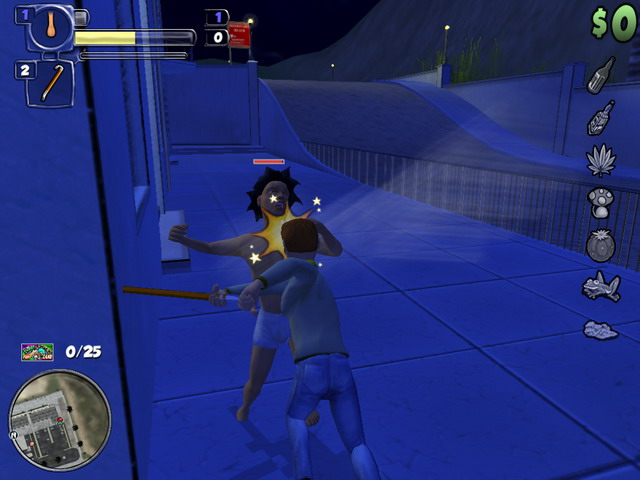The width and height of the screenshot is (640, 480).
Task: Click the frog item icon
Action: coord(601,287)
